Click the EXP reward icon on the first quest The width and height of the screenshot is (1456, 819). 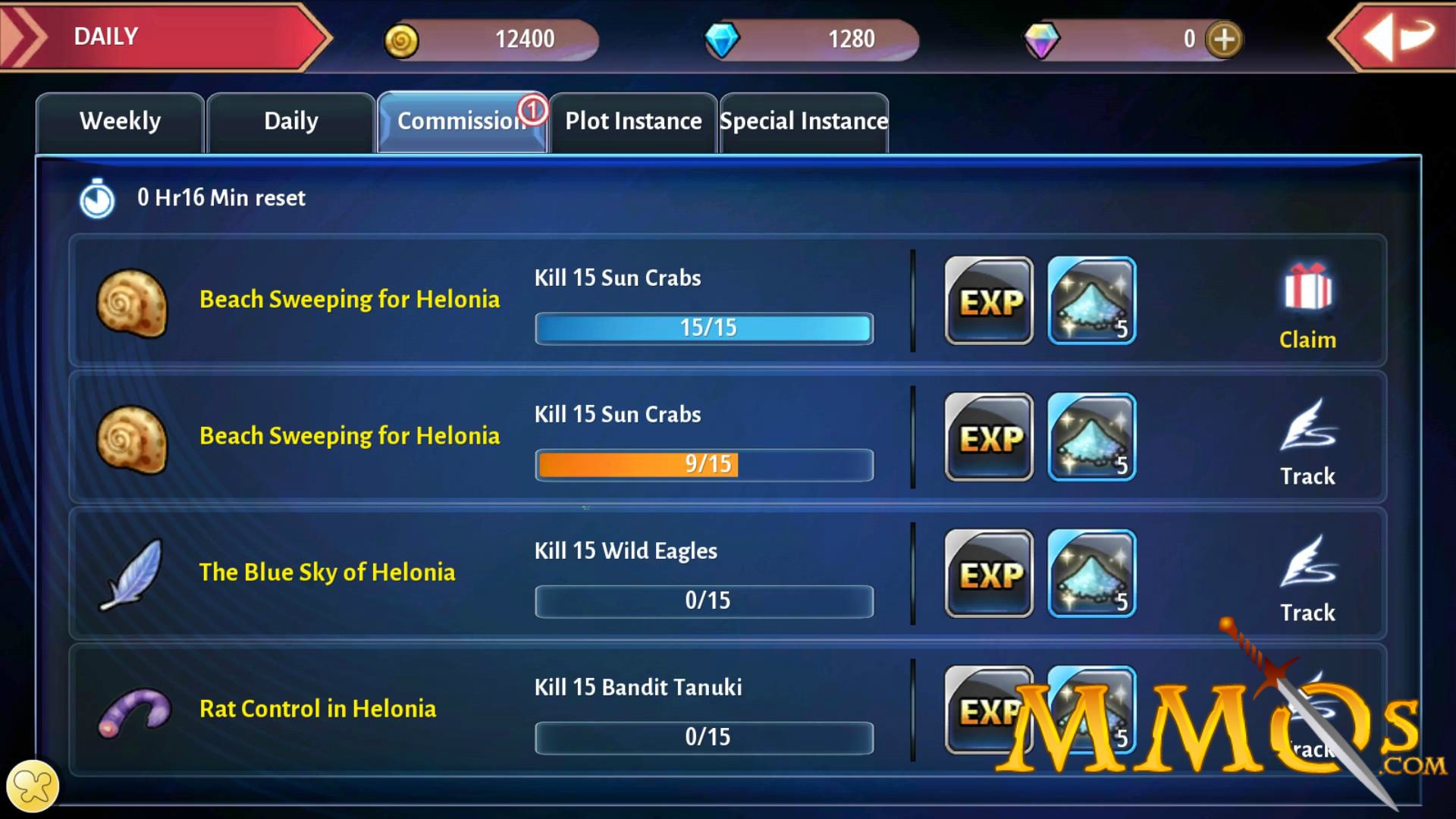[988, 302]
